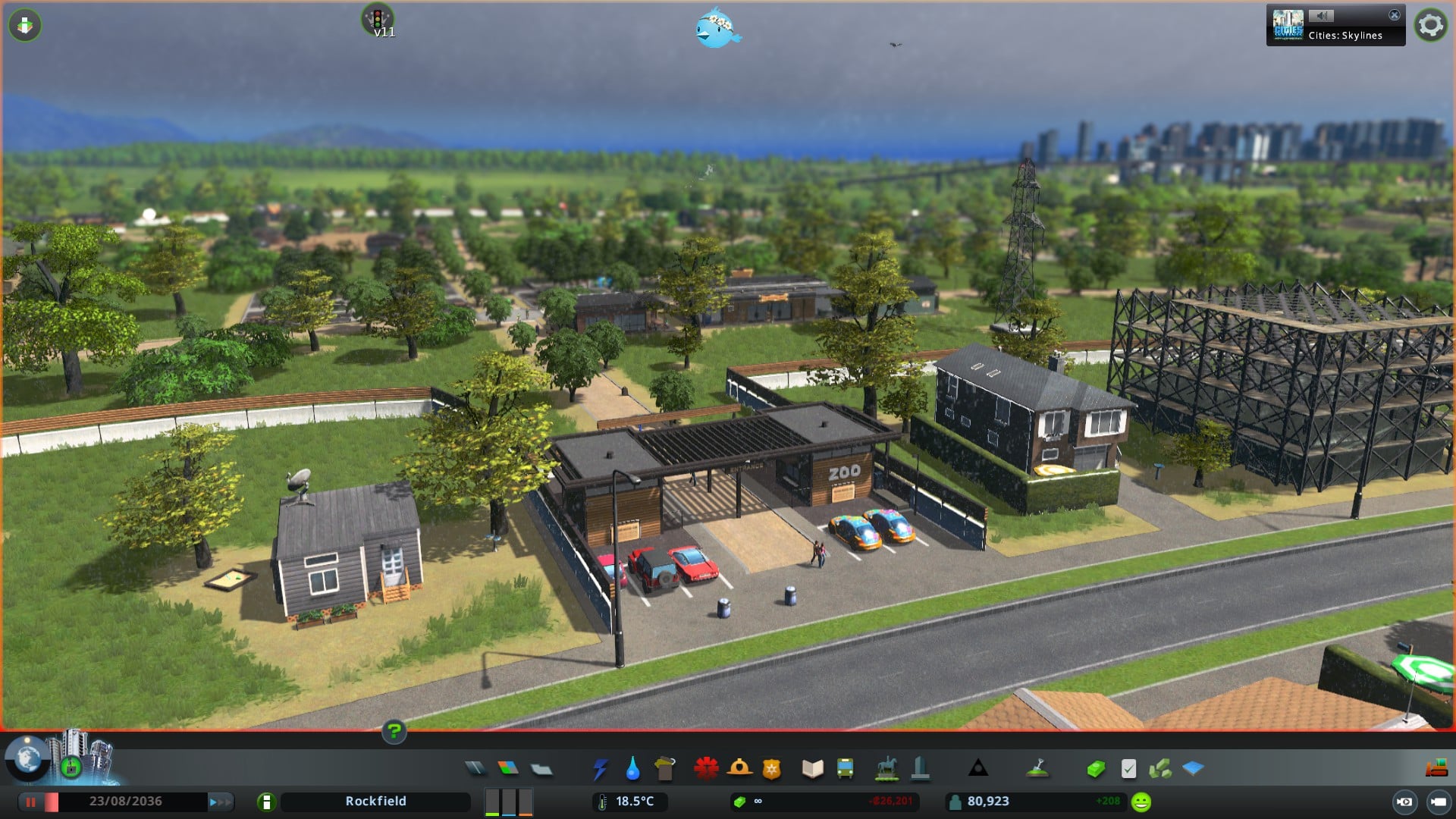1456x819 pixels.
Task: Select the Water and Sewage menu
Action: pyautogui.click(x=632, y=769)
